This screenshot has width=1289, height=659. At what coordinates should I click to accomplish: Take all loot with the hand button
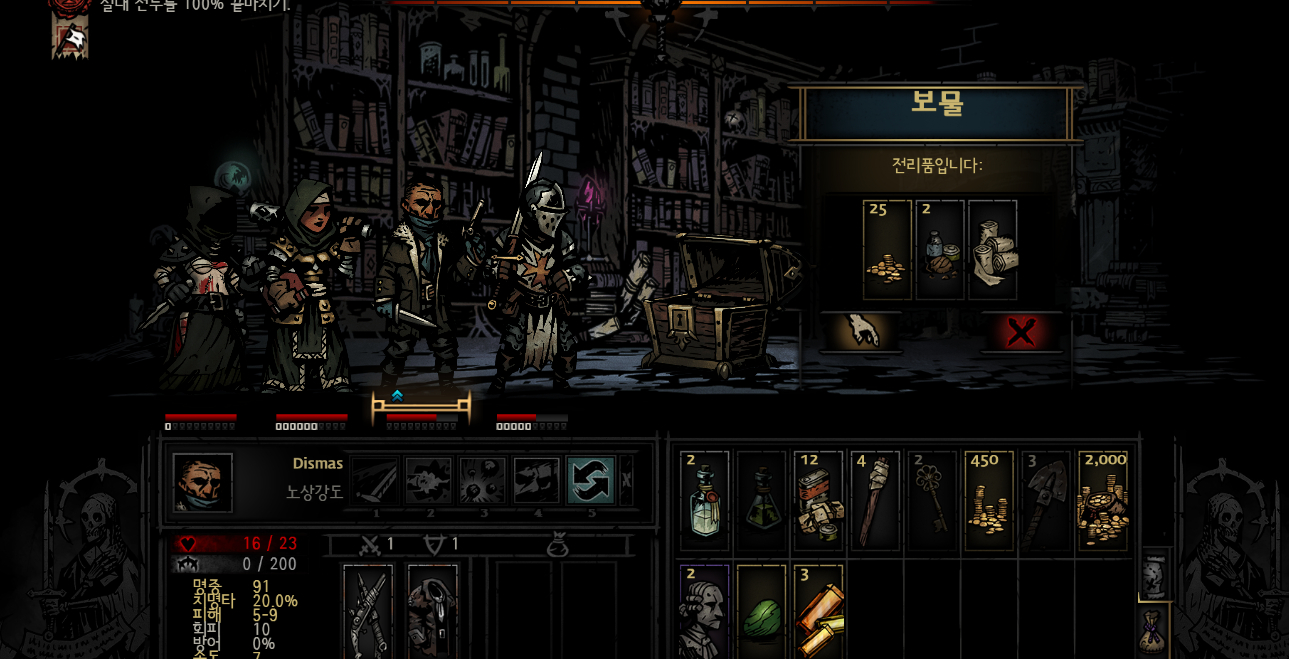tap(860, 332)
